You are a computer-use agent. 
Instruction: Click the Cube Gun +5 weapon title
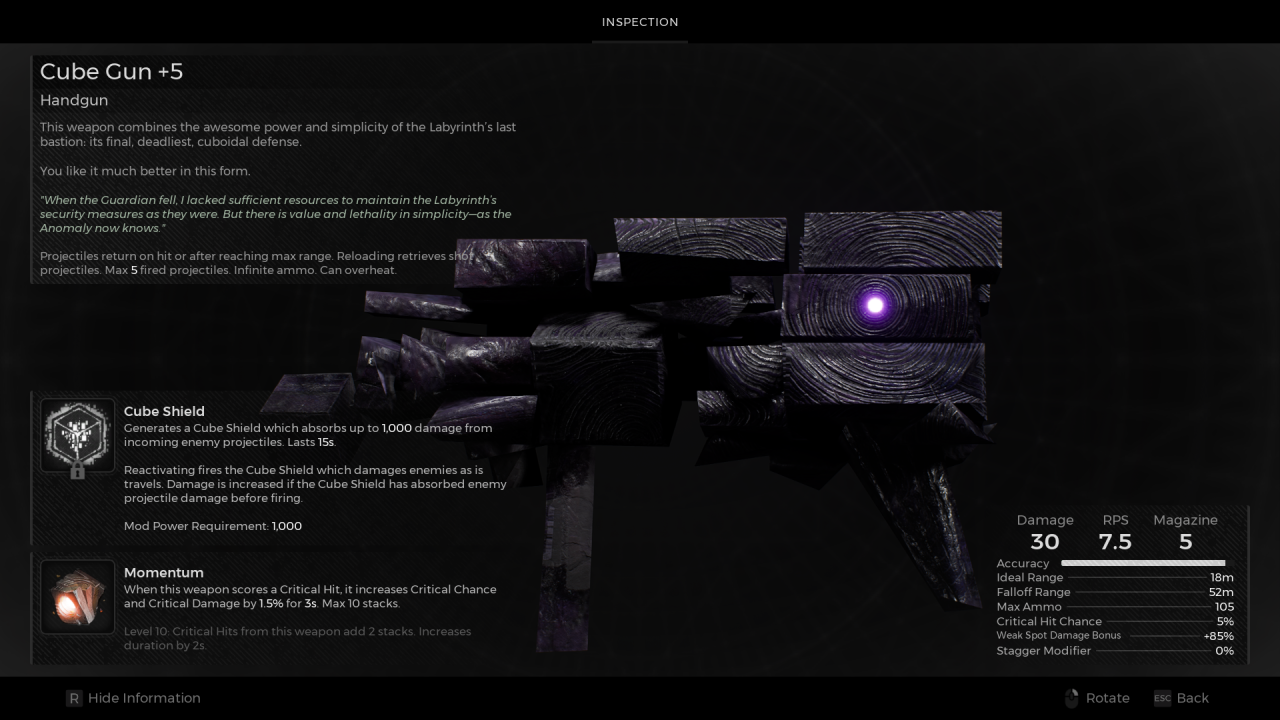tap(111, 71)
